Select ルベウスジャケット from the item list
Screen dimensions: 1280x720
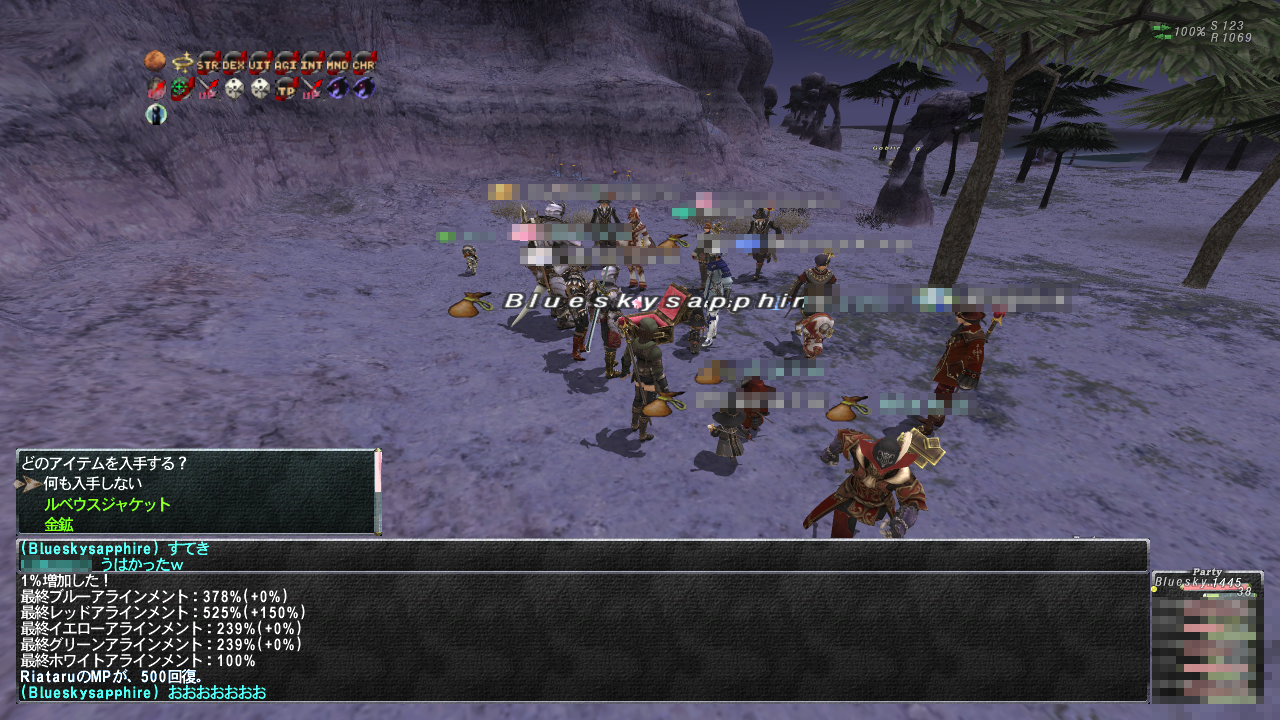click(107, 505)
